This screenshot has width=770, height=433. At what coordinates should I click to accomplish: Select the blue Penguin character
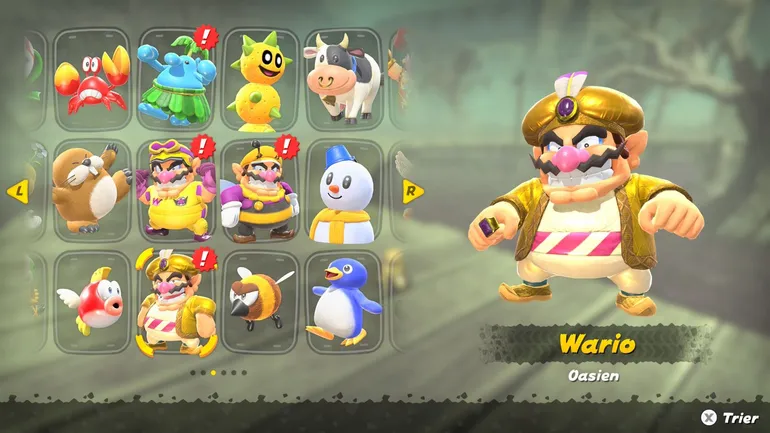[x=343, y=303]
